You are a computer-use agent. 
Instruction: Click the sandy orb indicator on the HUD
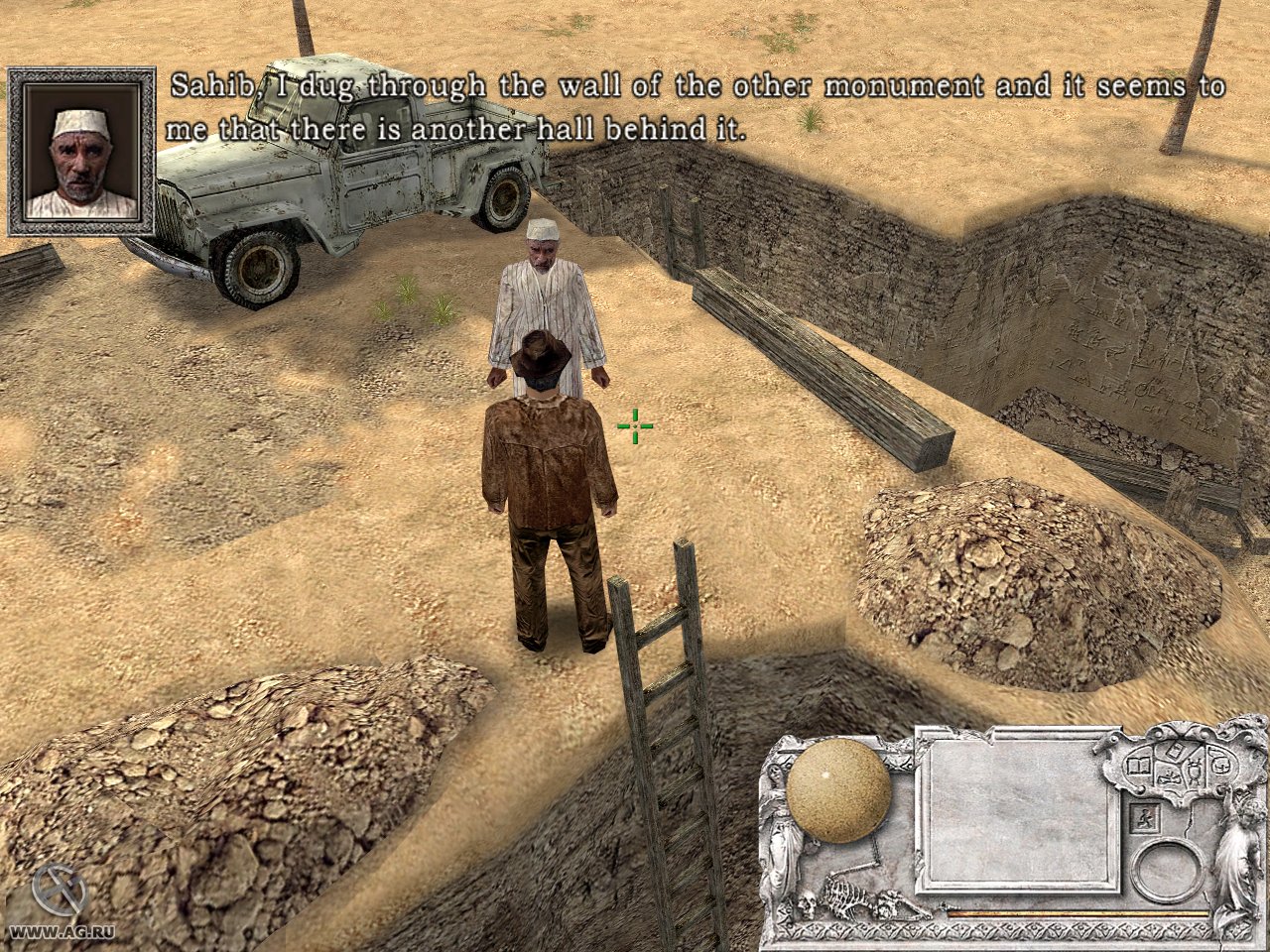(x=838, y=790)
